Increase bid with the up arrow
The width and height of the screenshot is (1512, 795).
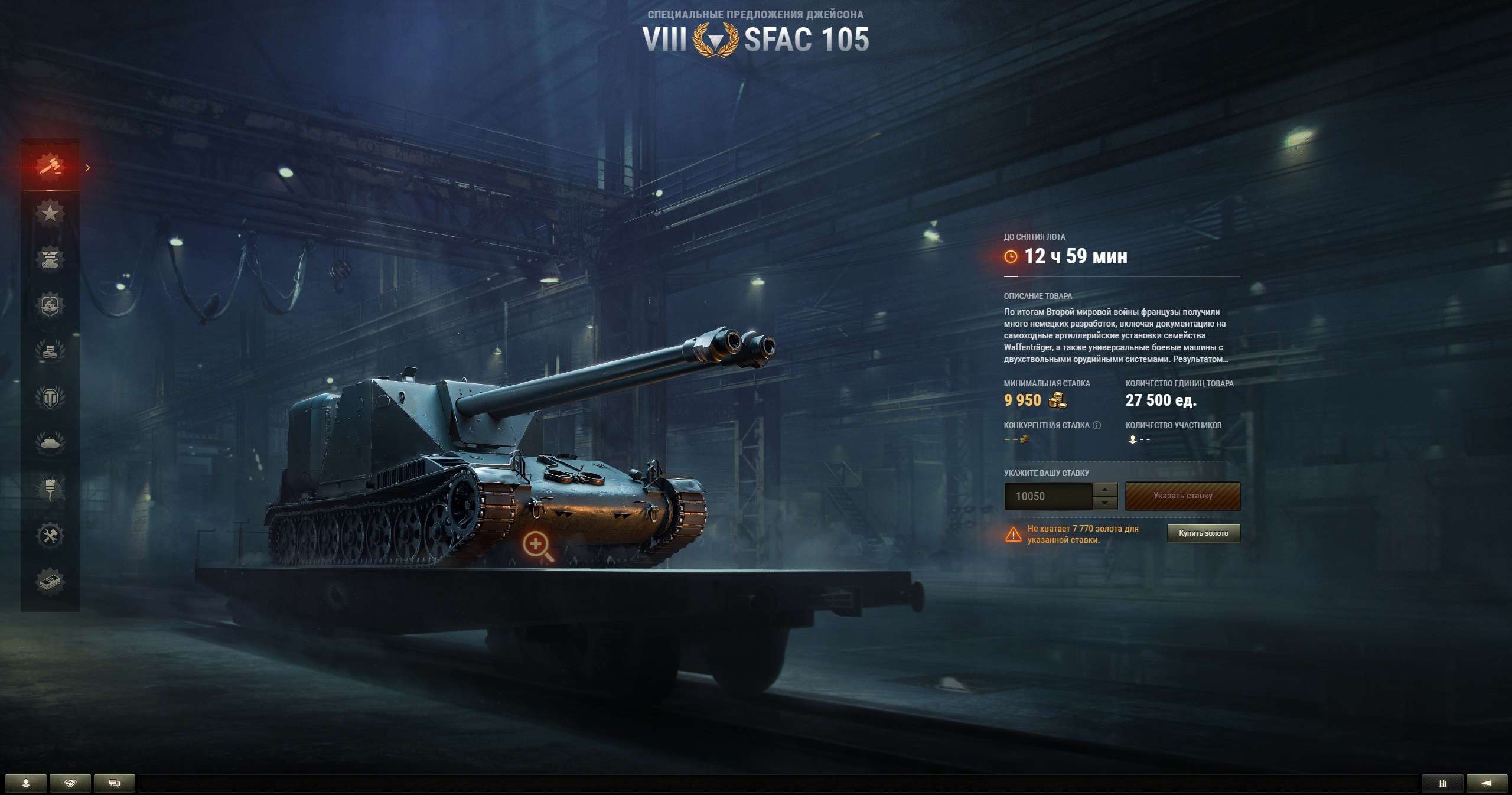[1104, 490]
